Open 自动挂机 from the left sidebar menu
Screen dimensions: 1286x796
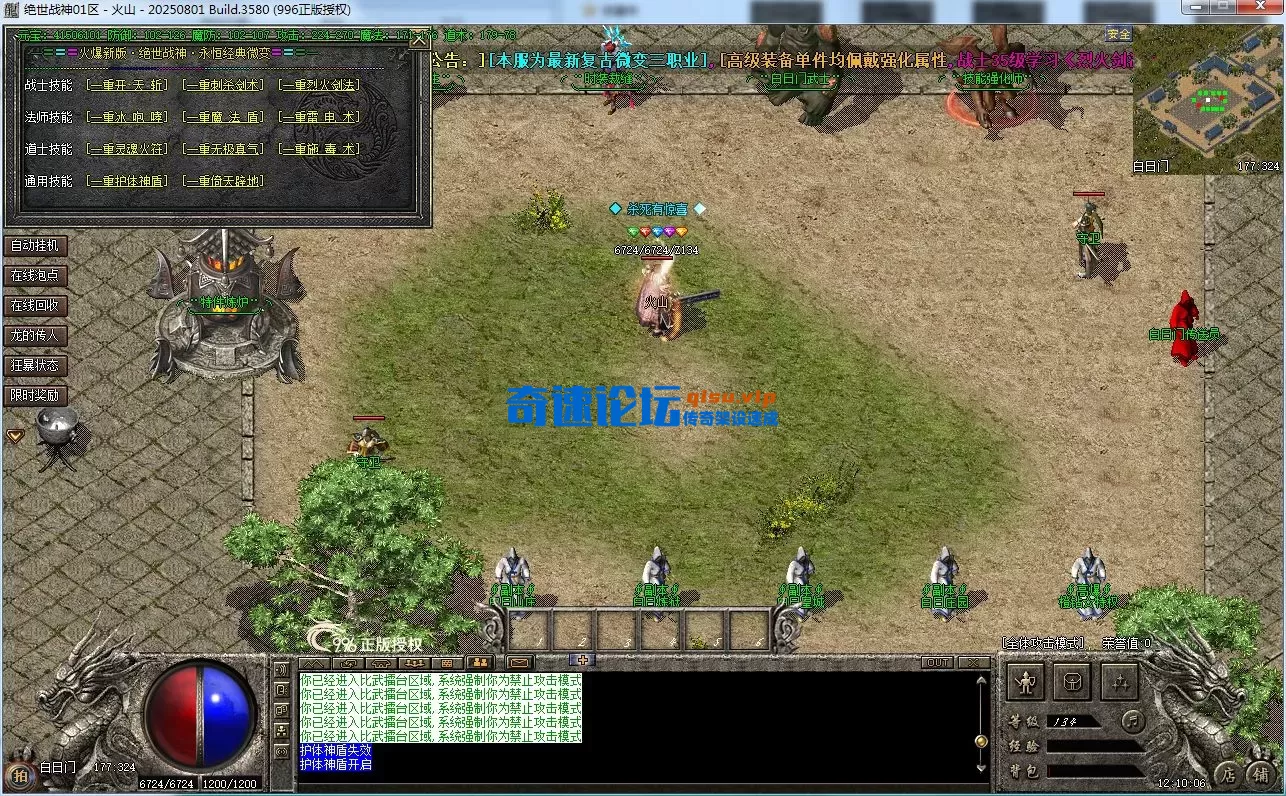click(x=37, y=245)
